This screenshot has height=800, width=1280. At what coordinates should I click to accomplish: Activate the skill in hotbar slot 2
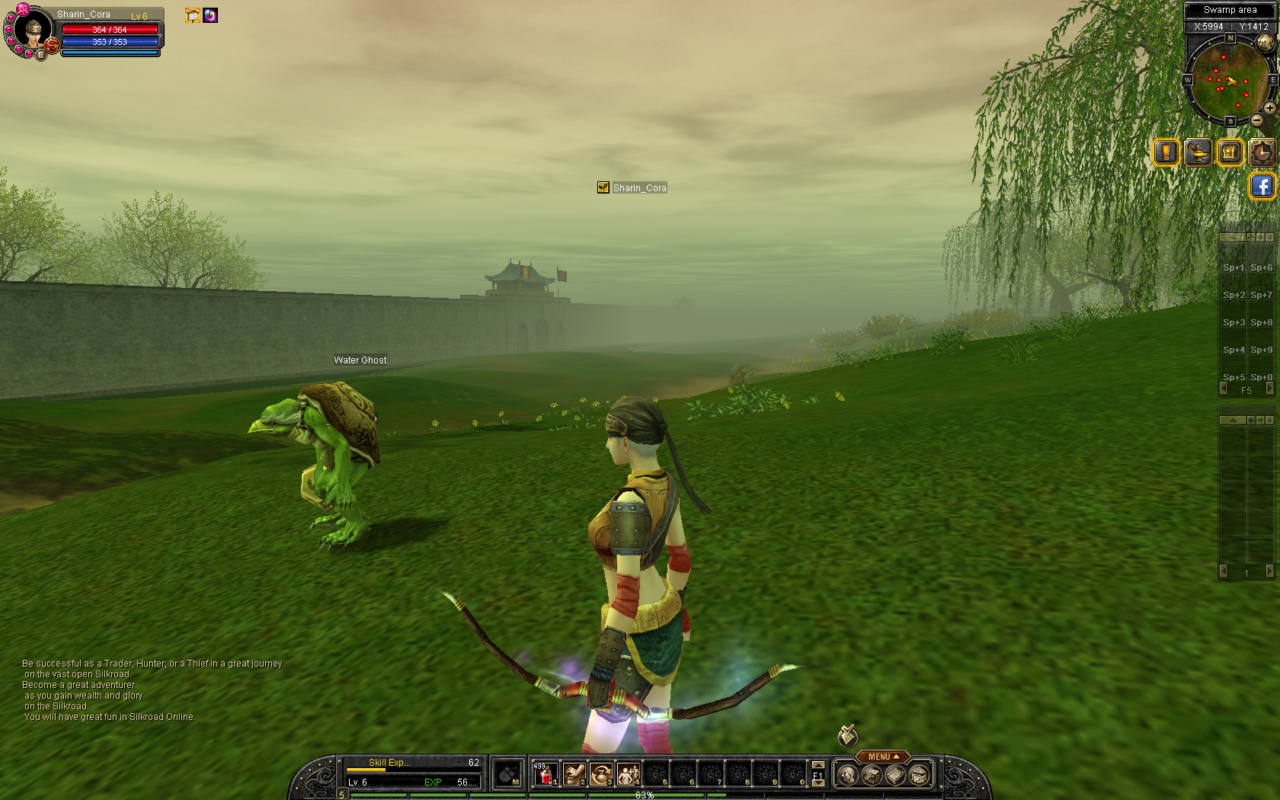573,774
